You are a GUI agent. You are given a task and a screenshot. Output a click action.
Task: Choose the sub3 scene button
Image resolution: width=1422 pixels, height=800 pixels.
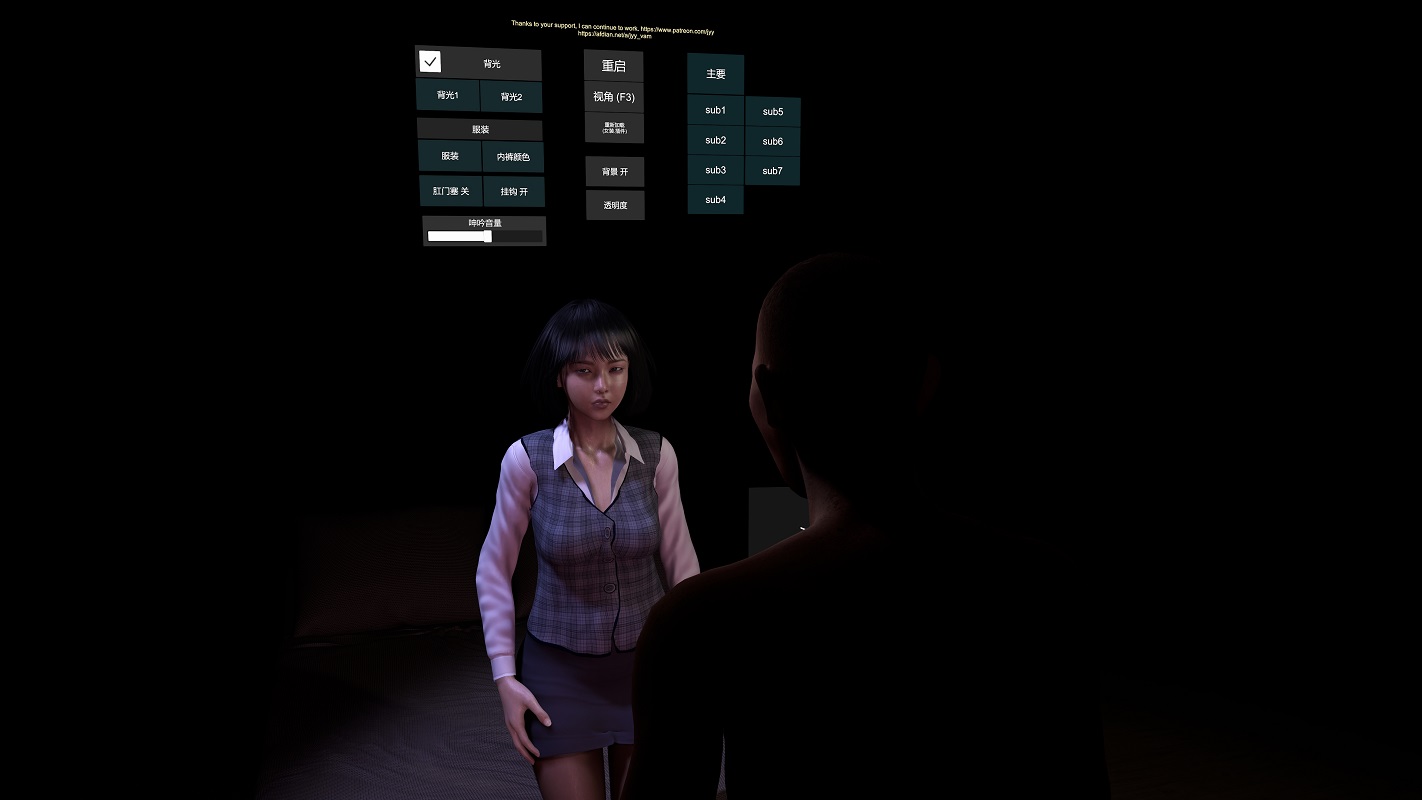pos(716,170)
